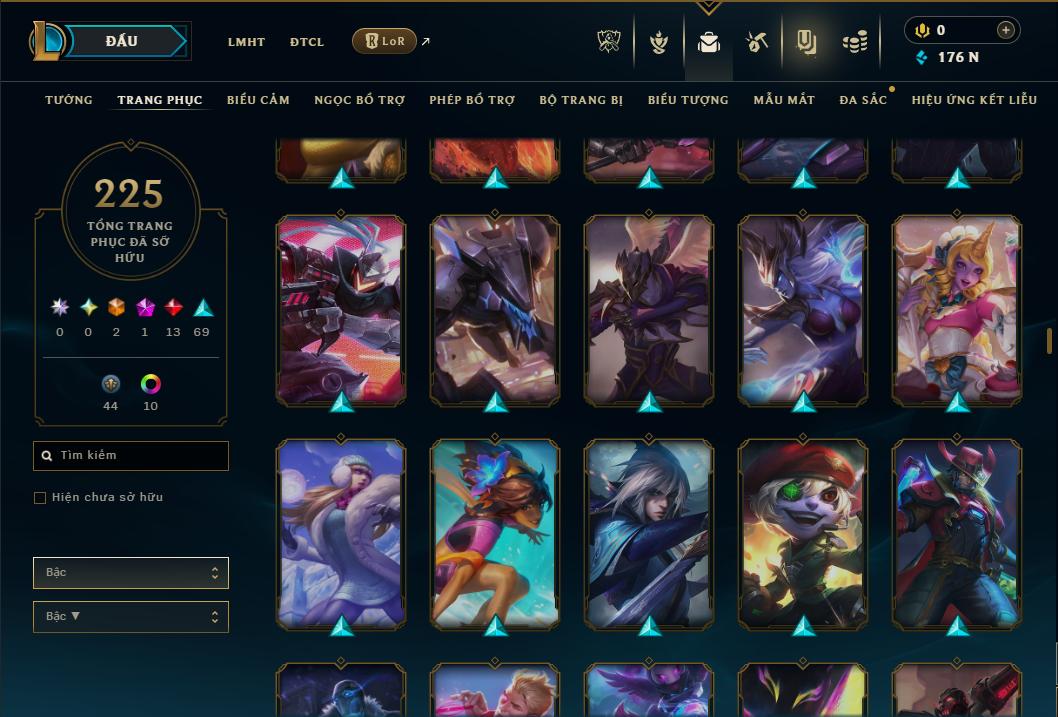This screenshot has height=717, width=1058.
Task: Open the LMHT home section
Action: (x=246, y=42)
